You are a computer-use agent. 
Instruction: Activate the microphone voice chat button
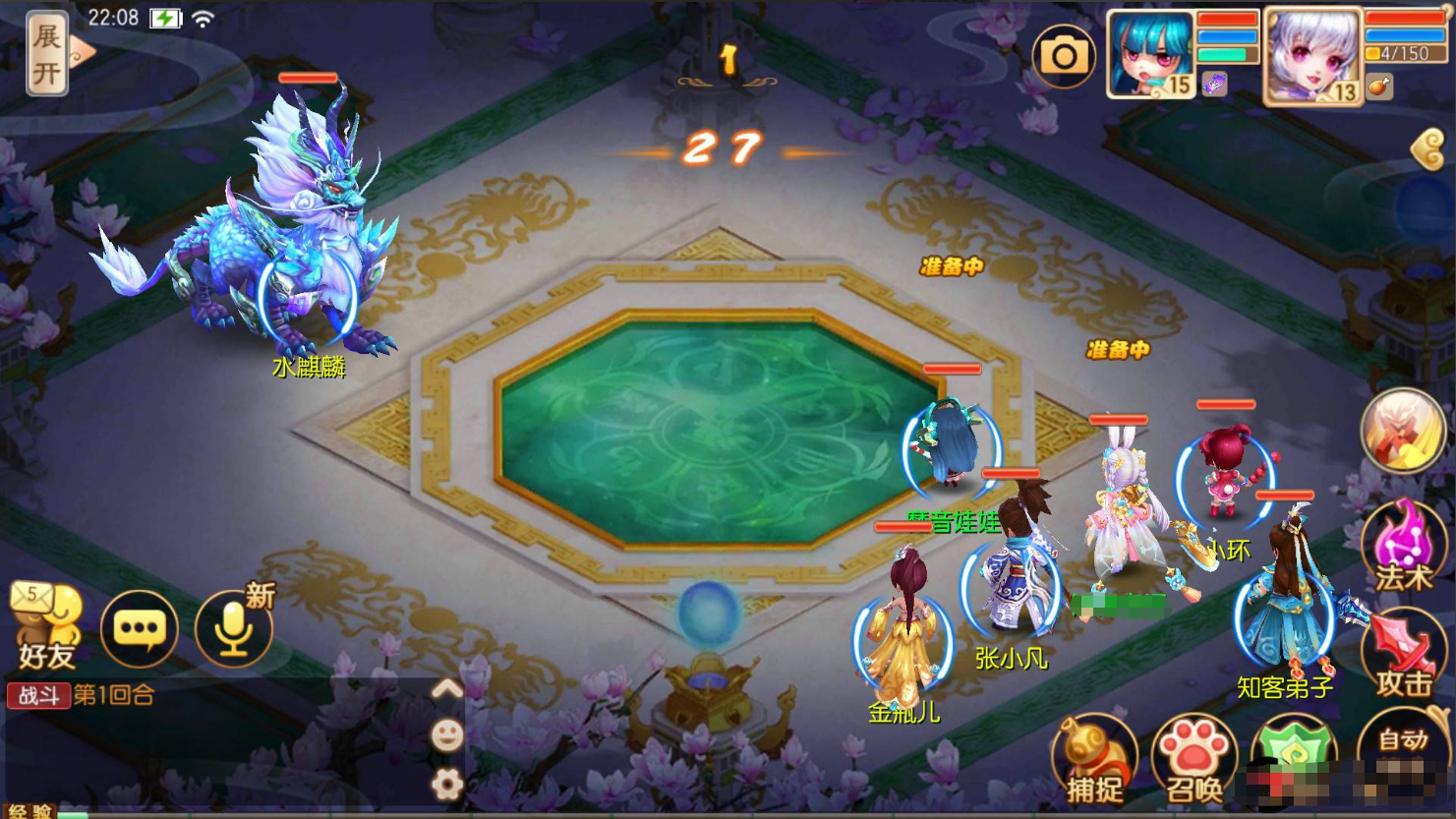pos(233,628)
